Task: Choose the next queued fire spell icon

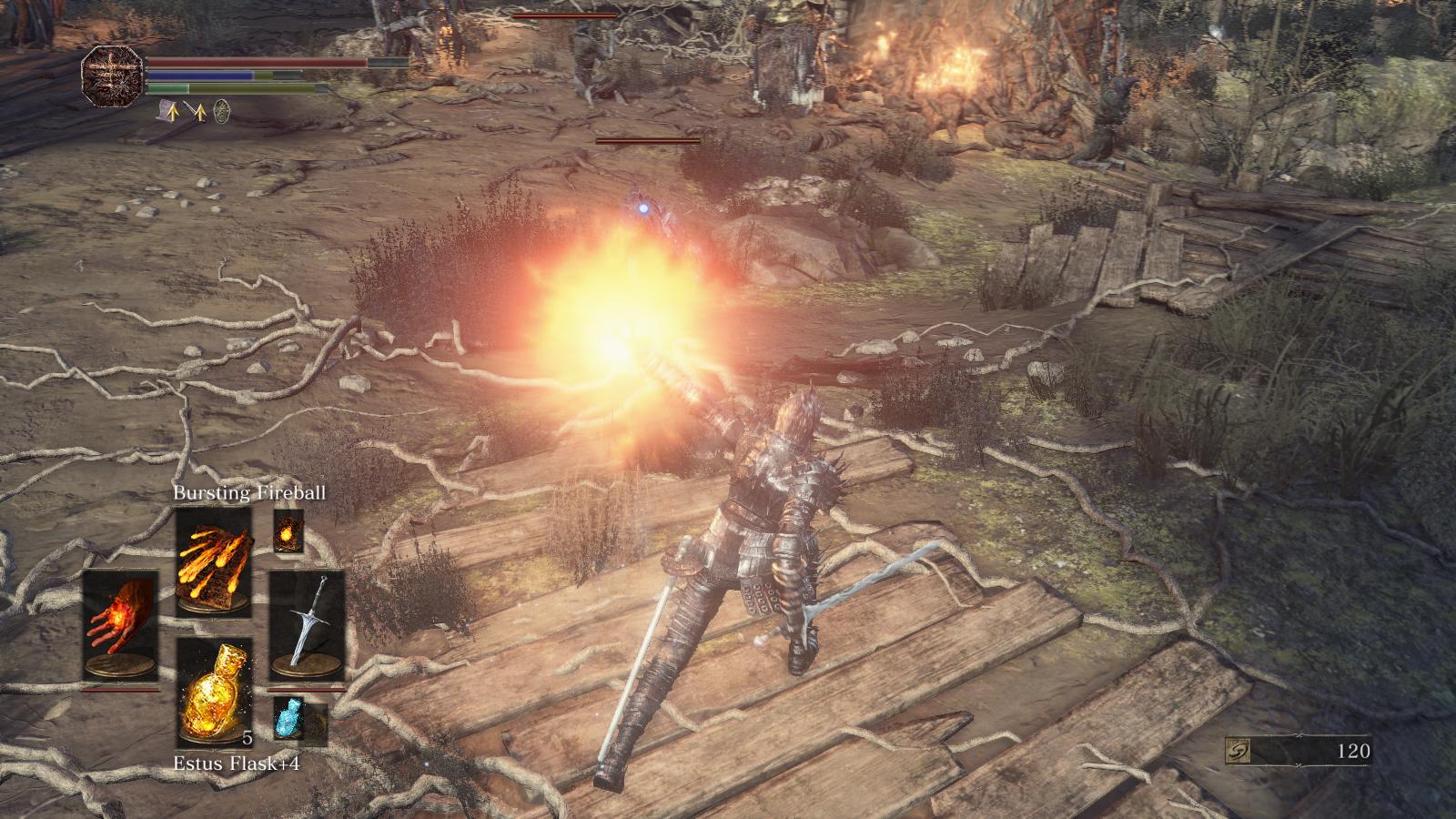Action: 288,531
